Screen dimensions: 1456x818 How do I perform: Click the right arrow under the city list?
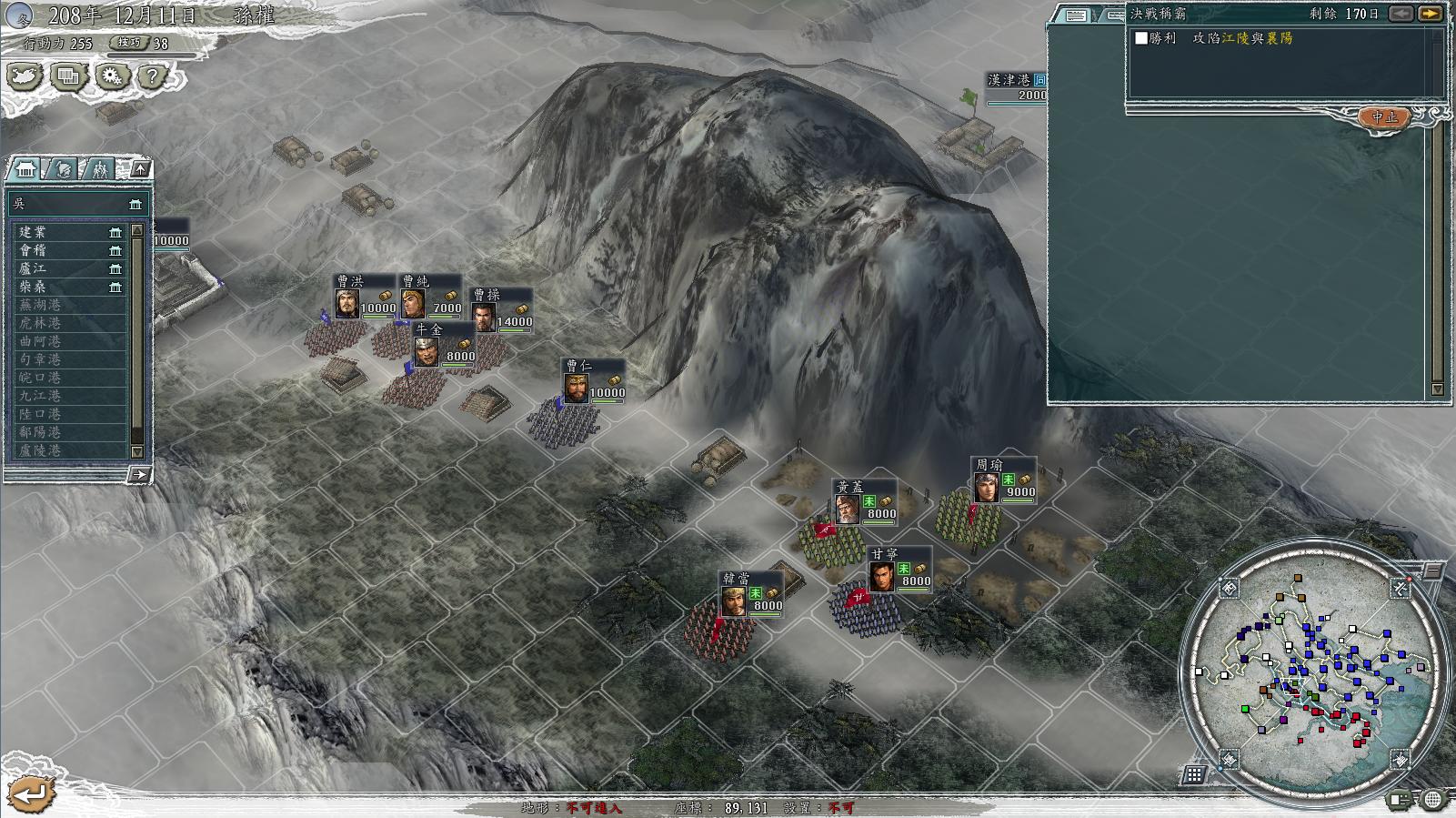click(x=137, y=474)
